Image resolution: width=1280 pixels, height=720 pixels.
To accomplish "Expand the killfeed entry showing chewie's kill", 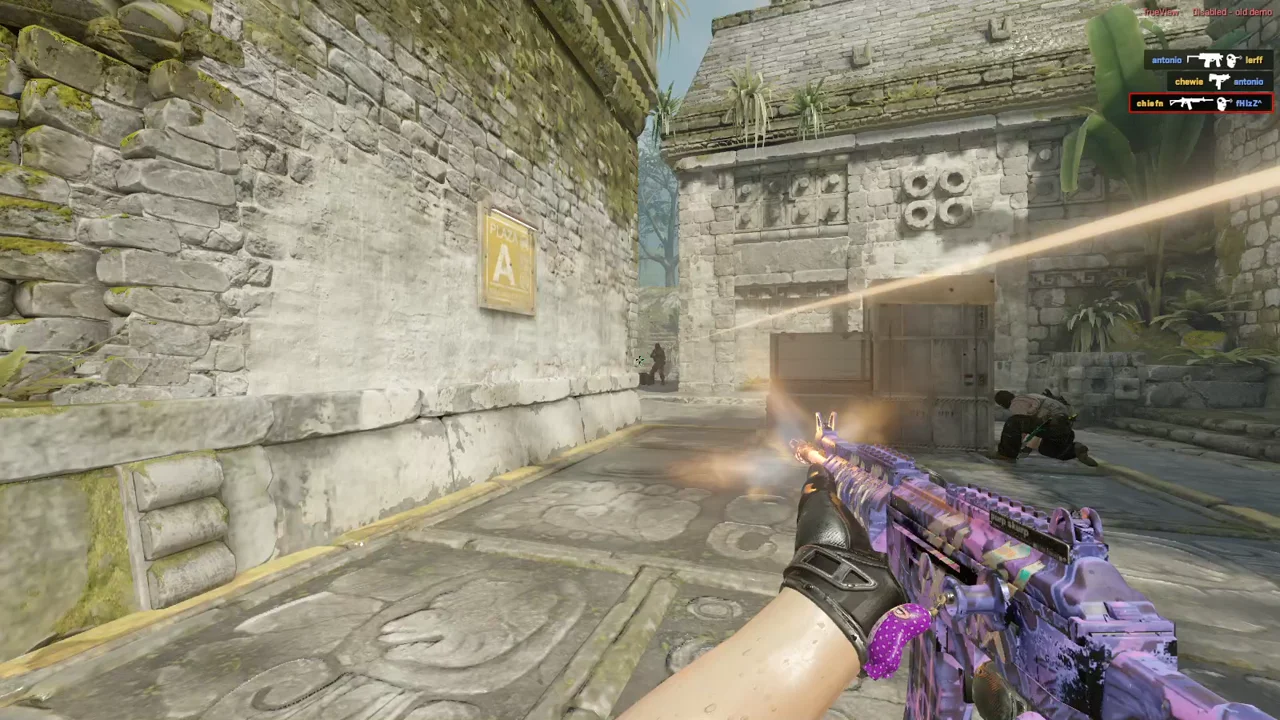I will tap(1219, 80).
